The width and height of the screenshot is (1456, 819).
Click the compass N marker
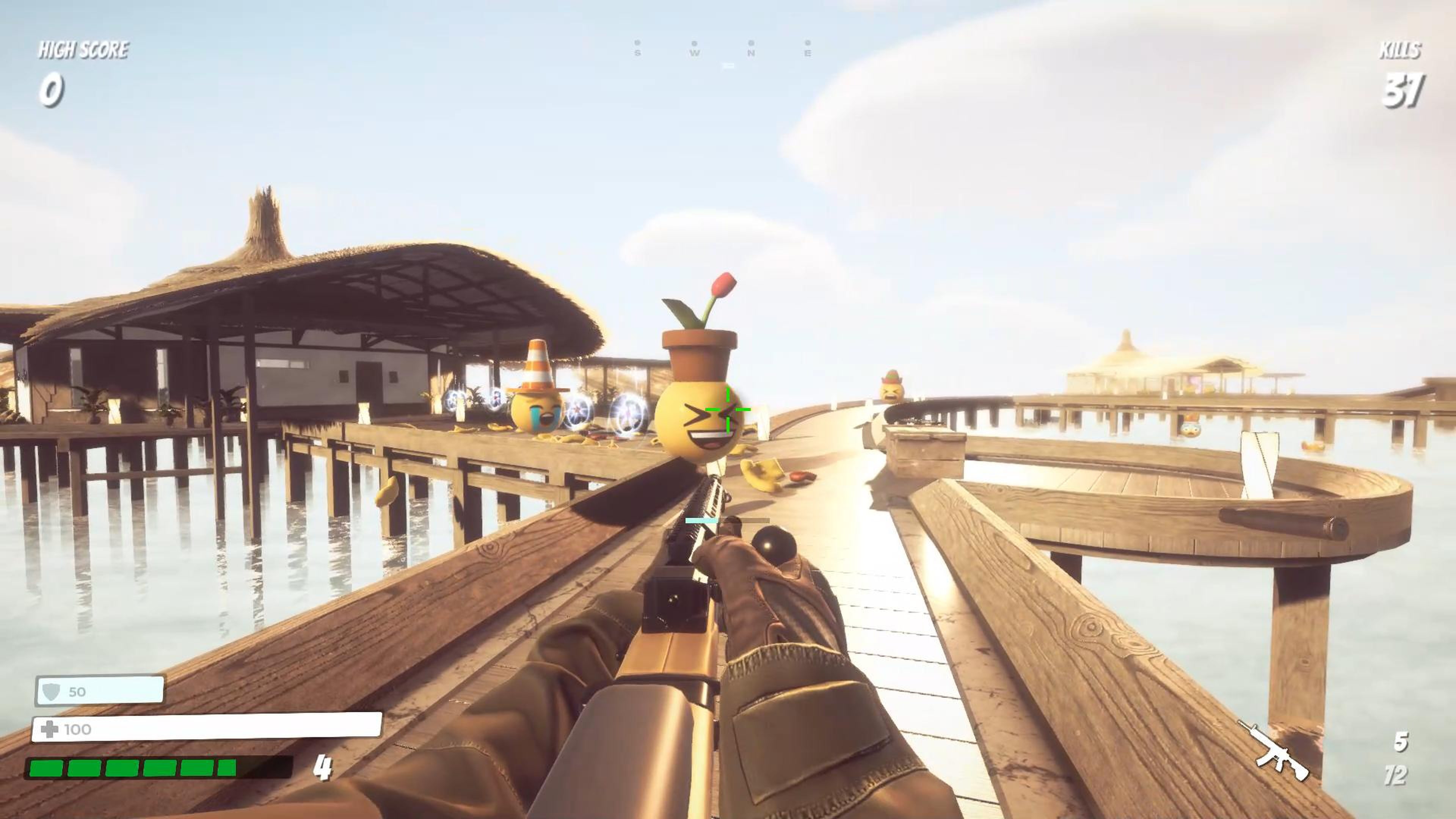751,54
